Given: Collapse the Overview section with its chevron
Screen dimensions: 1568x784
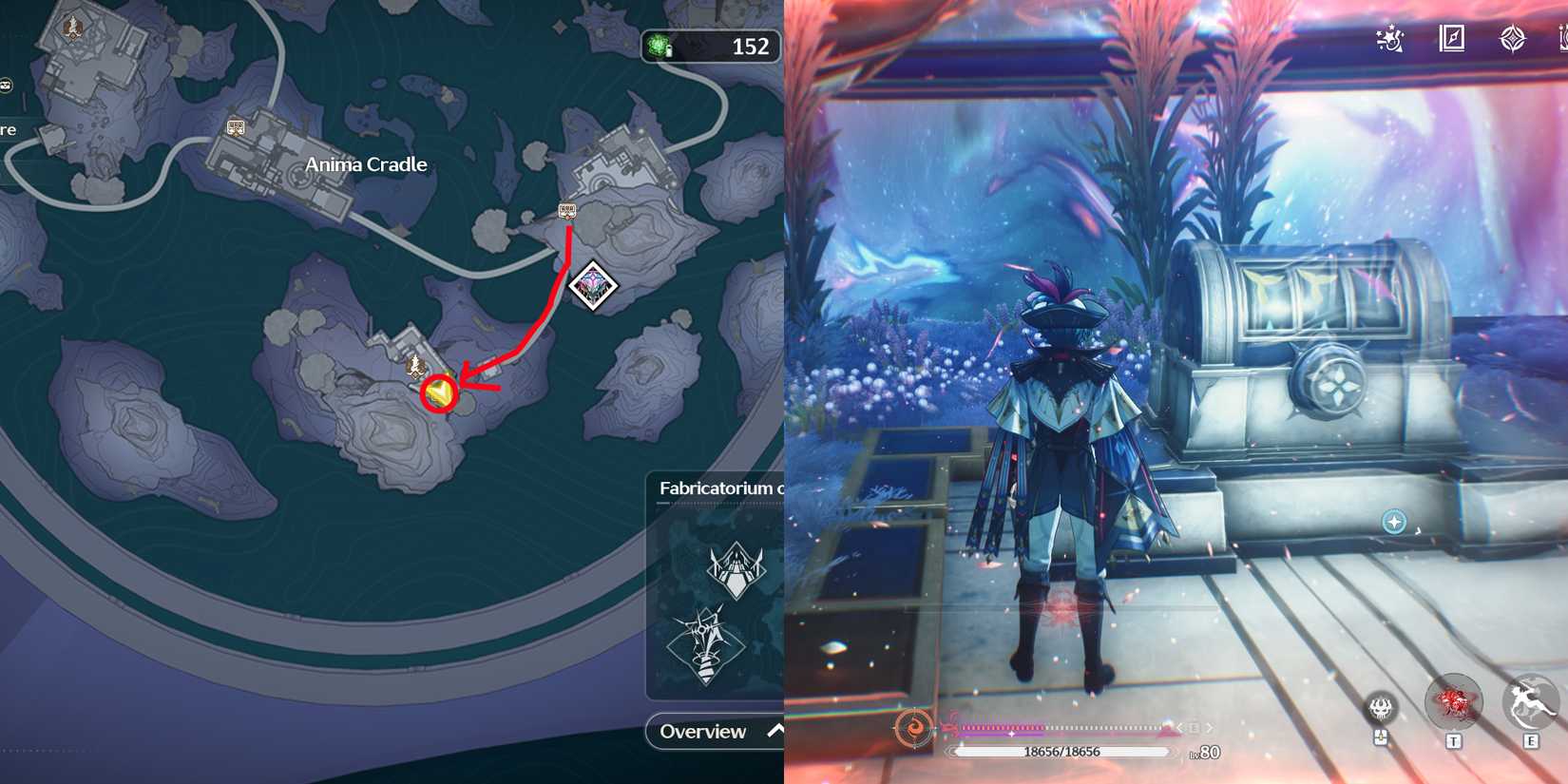Looking at the screenshot, I should tap(774, 730).
